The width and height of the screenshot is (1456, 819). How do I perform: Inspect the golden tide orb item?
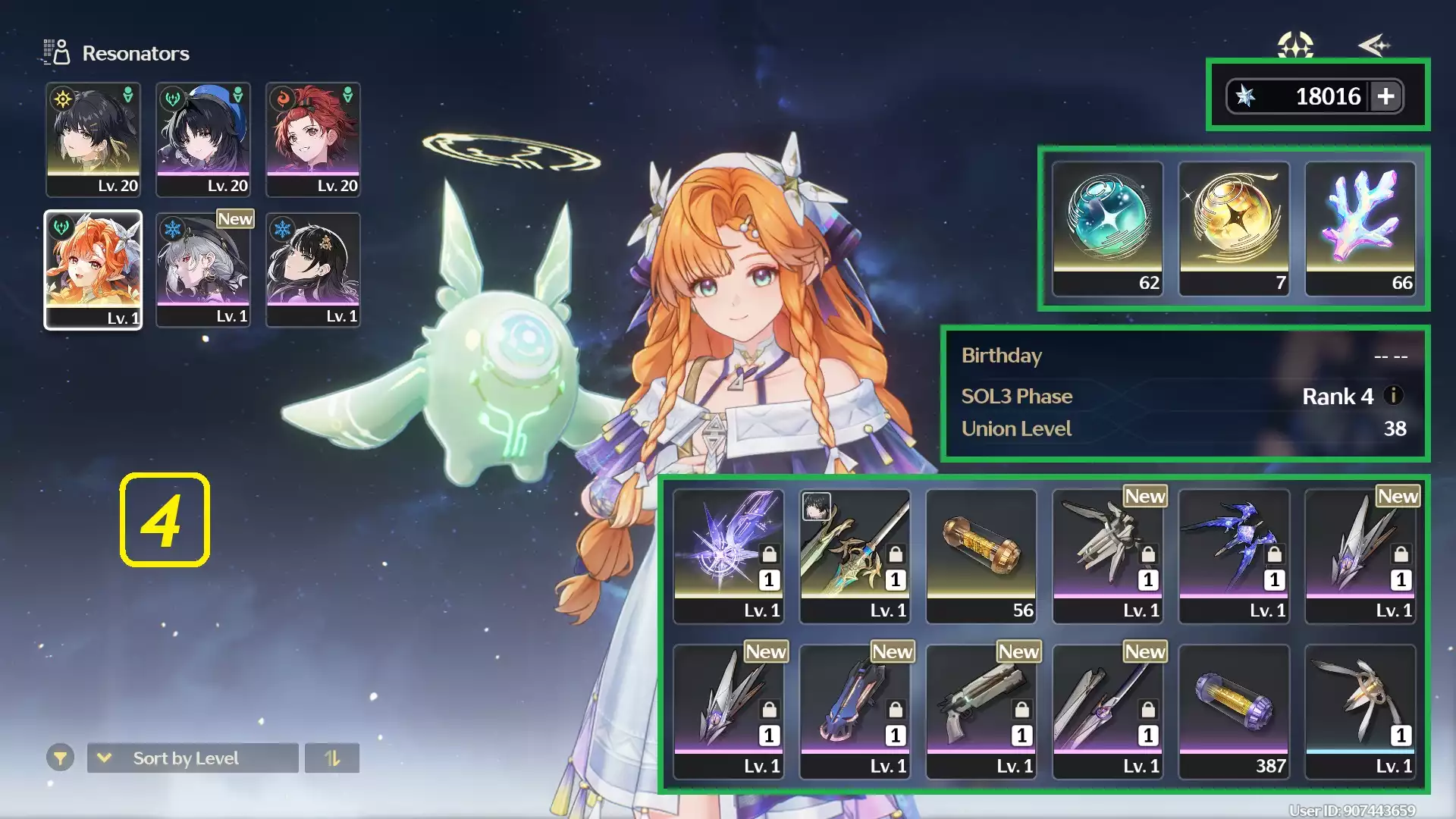pos(1234,227)
